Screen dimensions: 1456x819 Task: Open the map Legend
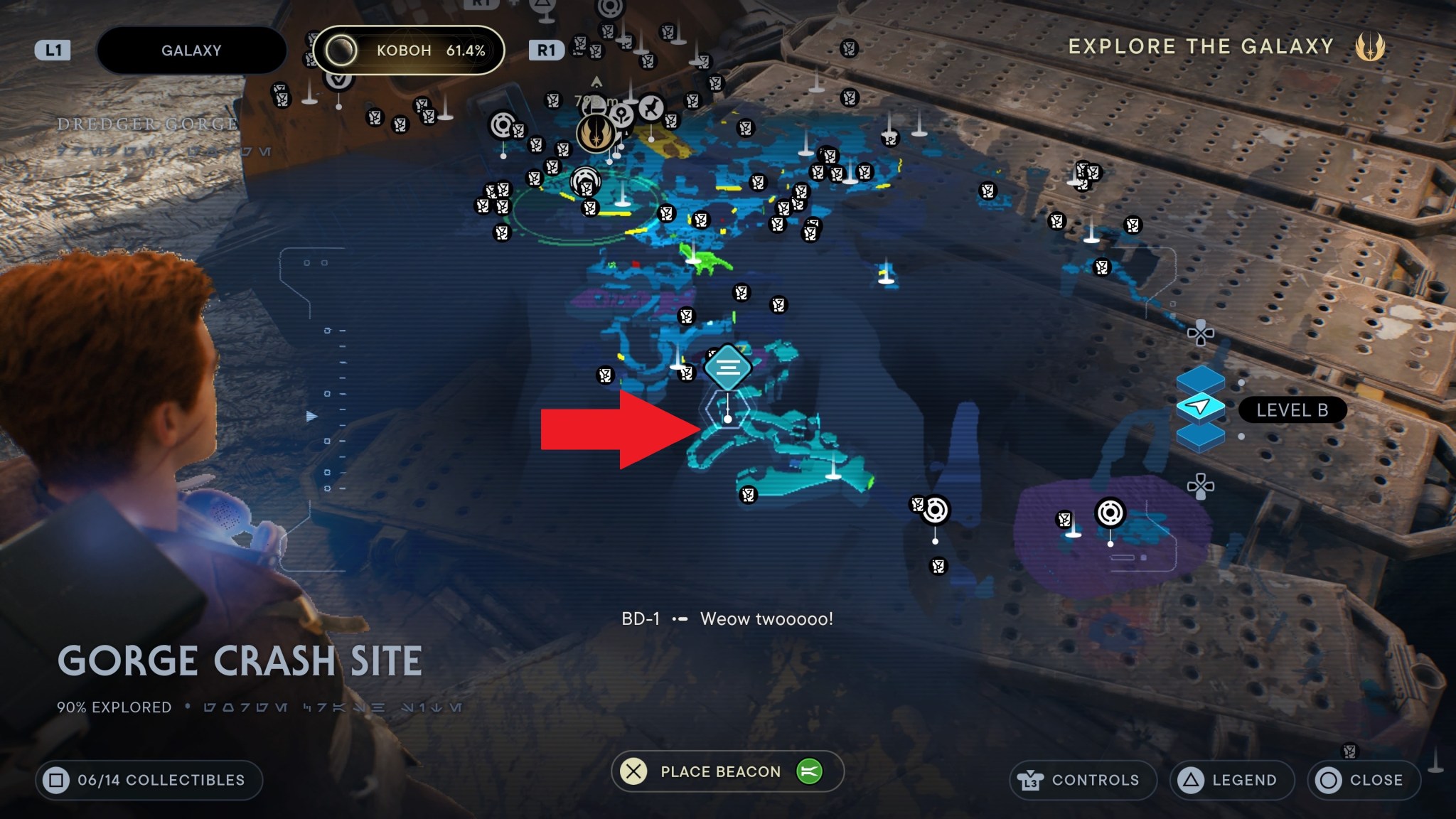pos(1232,779)
